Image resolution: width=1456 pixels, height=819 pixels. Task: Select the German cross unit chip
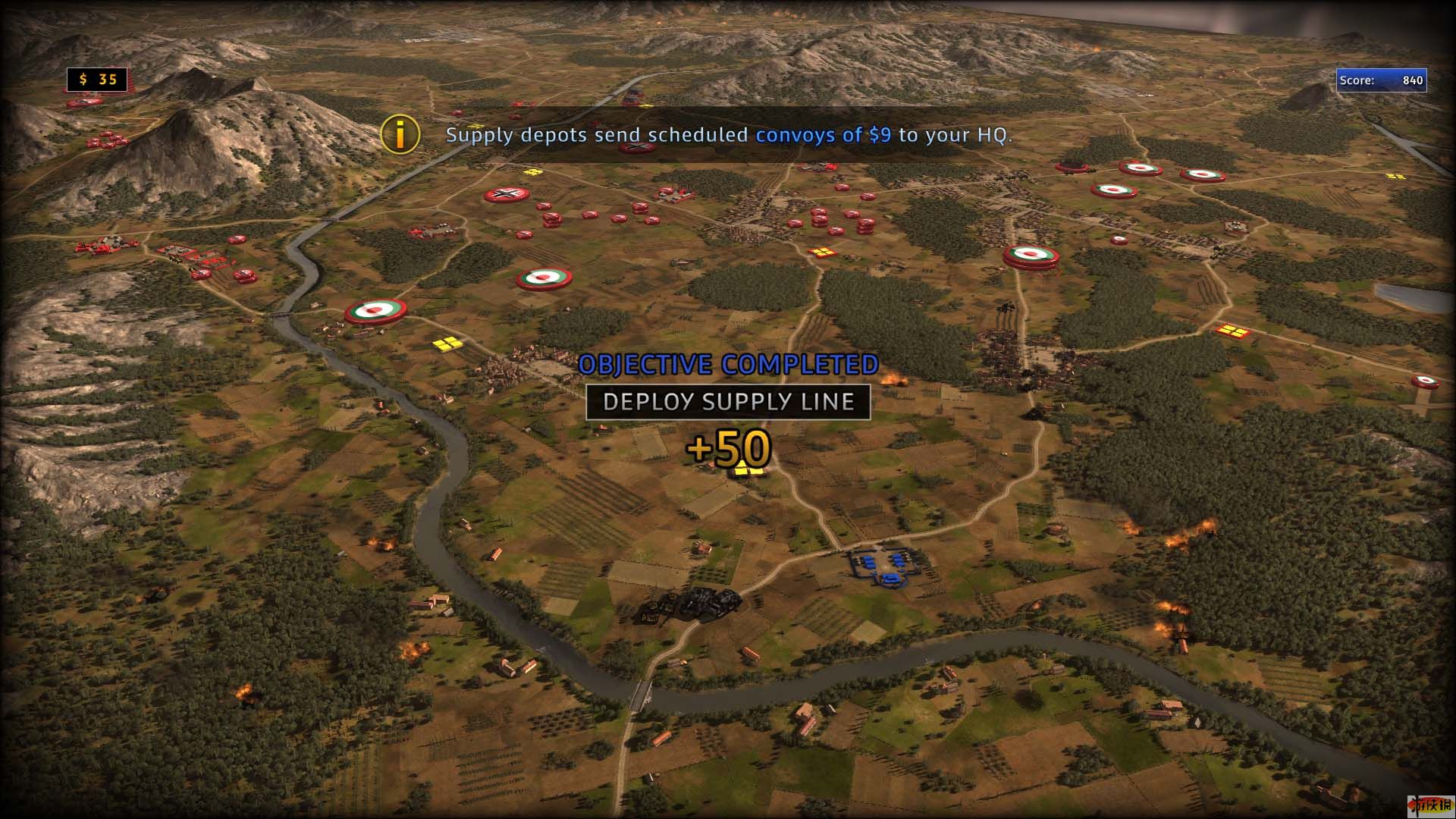click(x=506, y=195)
